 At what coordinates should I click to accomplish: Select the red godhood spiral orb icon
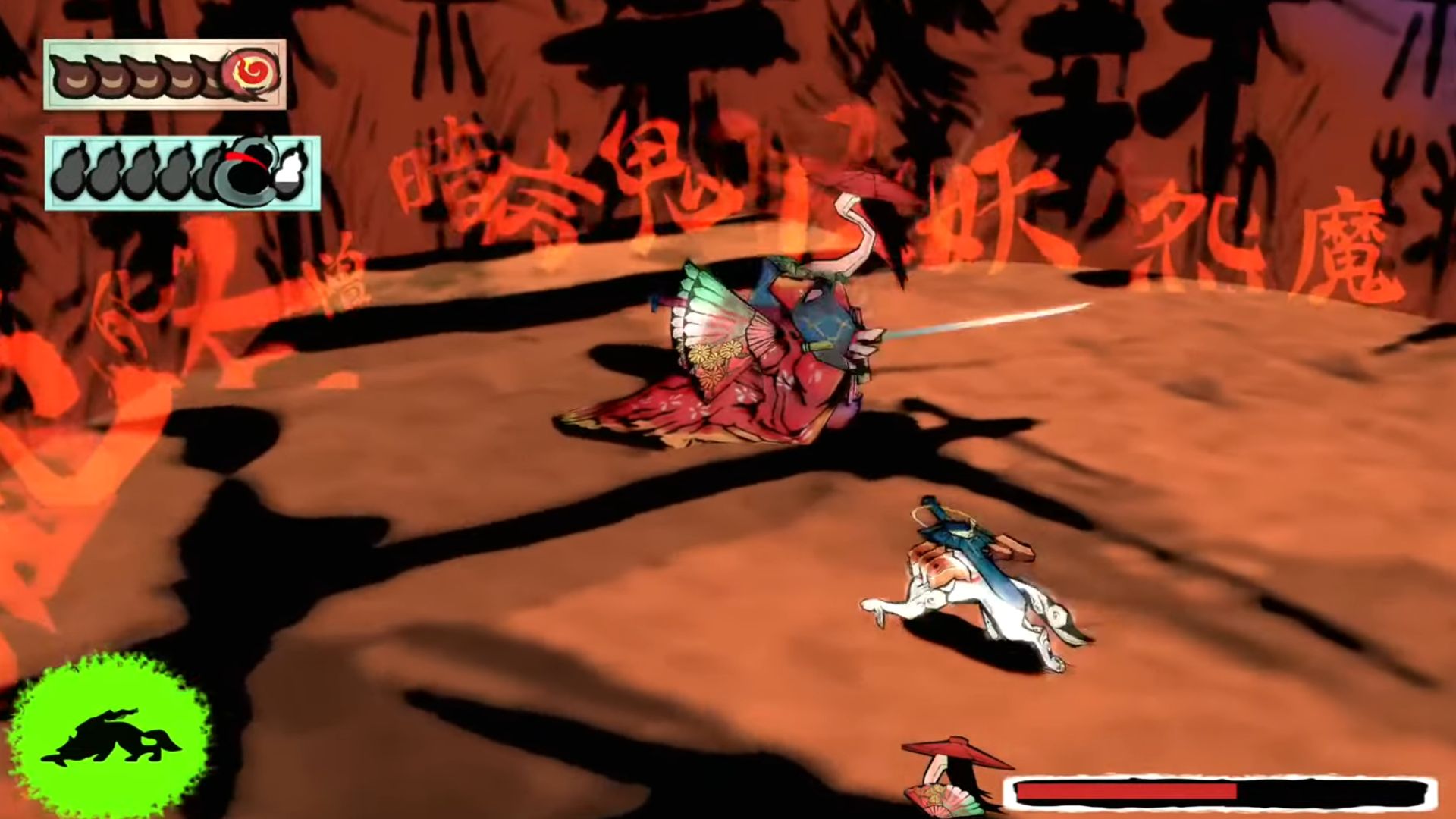(x=250, y=71)
